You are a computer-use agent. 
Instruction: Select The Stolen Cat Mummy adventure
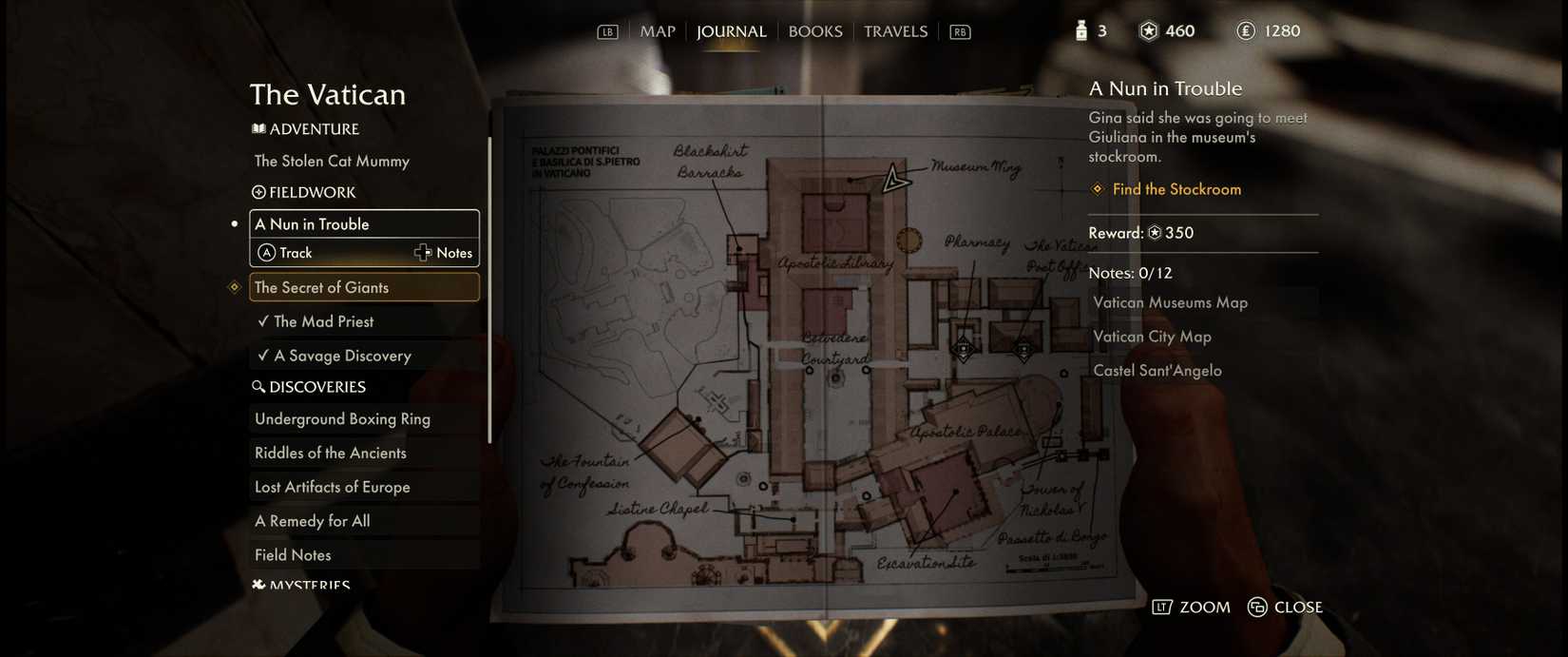tap(332, 161)
